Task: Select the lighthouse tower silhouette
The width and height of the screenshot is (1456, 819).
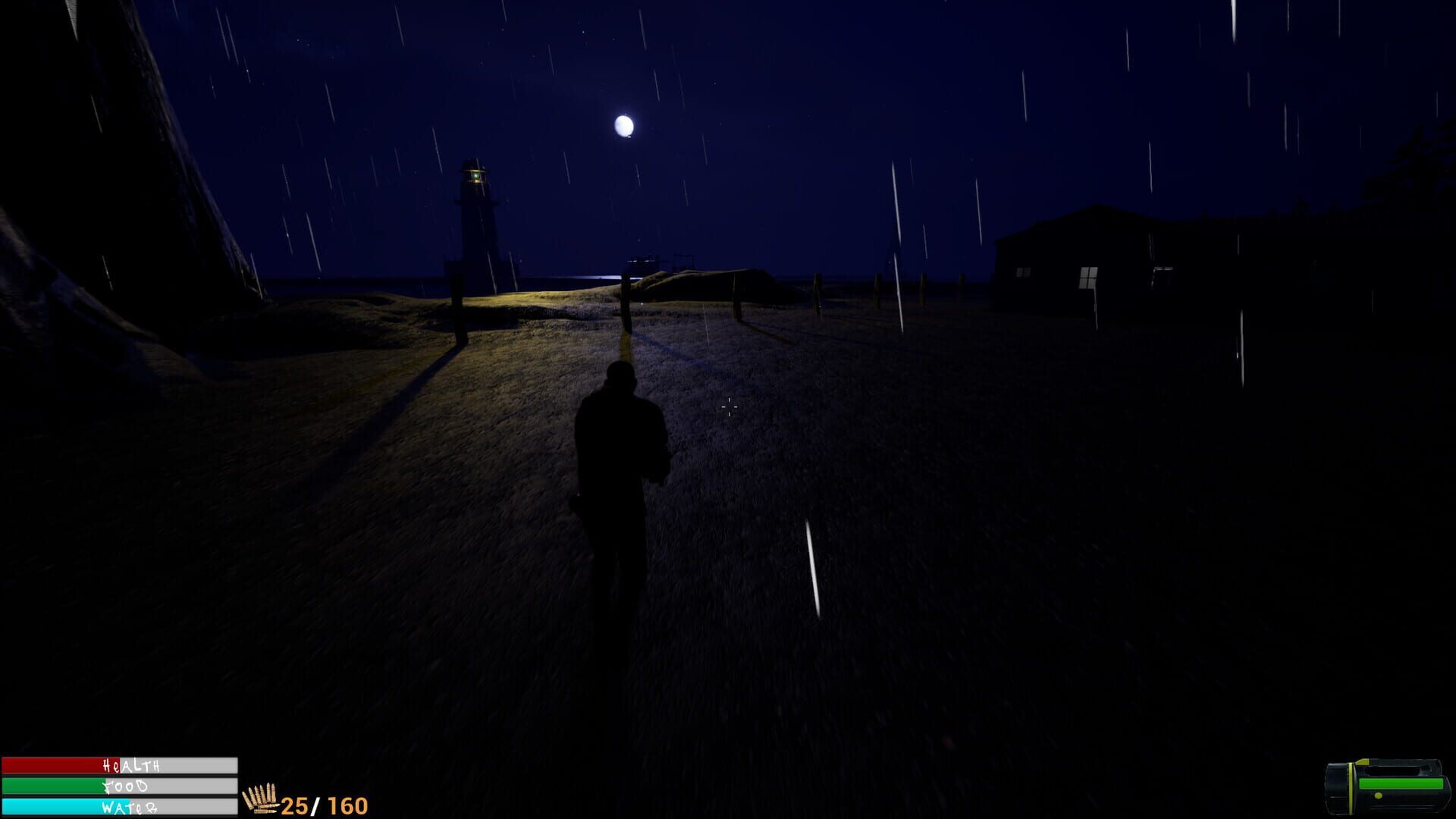Action: (x=474, y=227)
